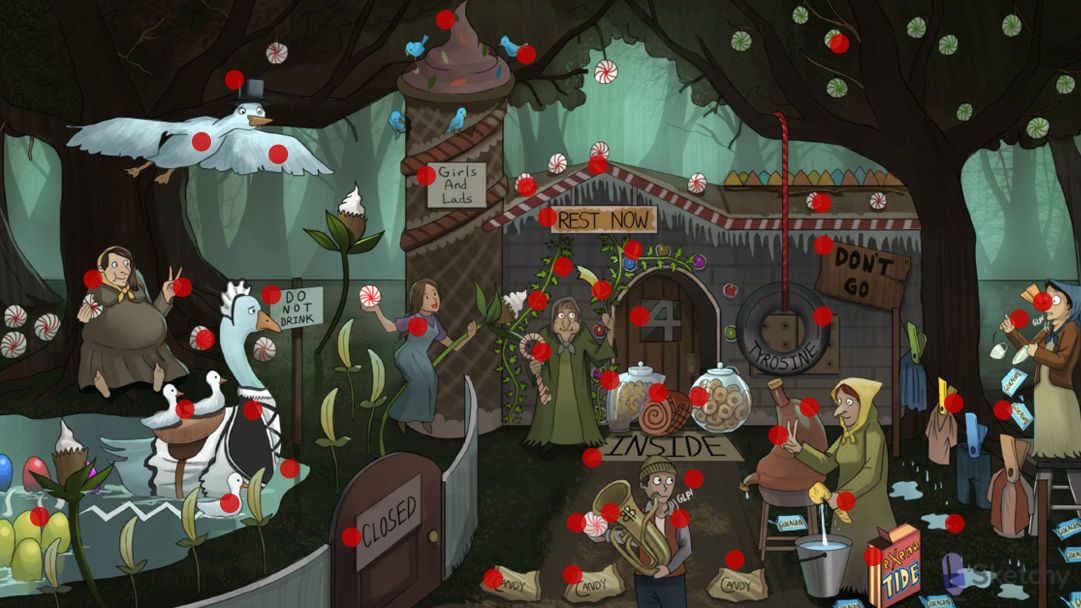
Task: Open the red marker on the Tide box
Action: pyautogui.click(x=873, y=556)
